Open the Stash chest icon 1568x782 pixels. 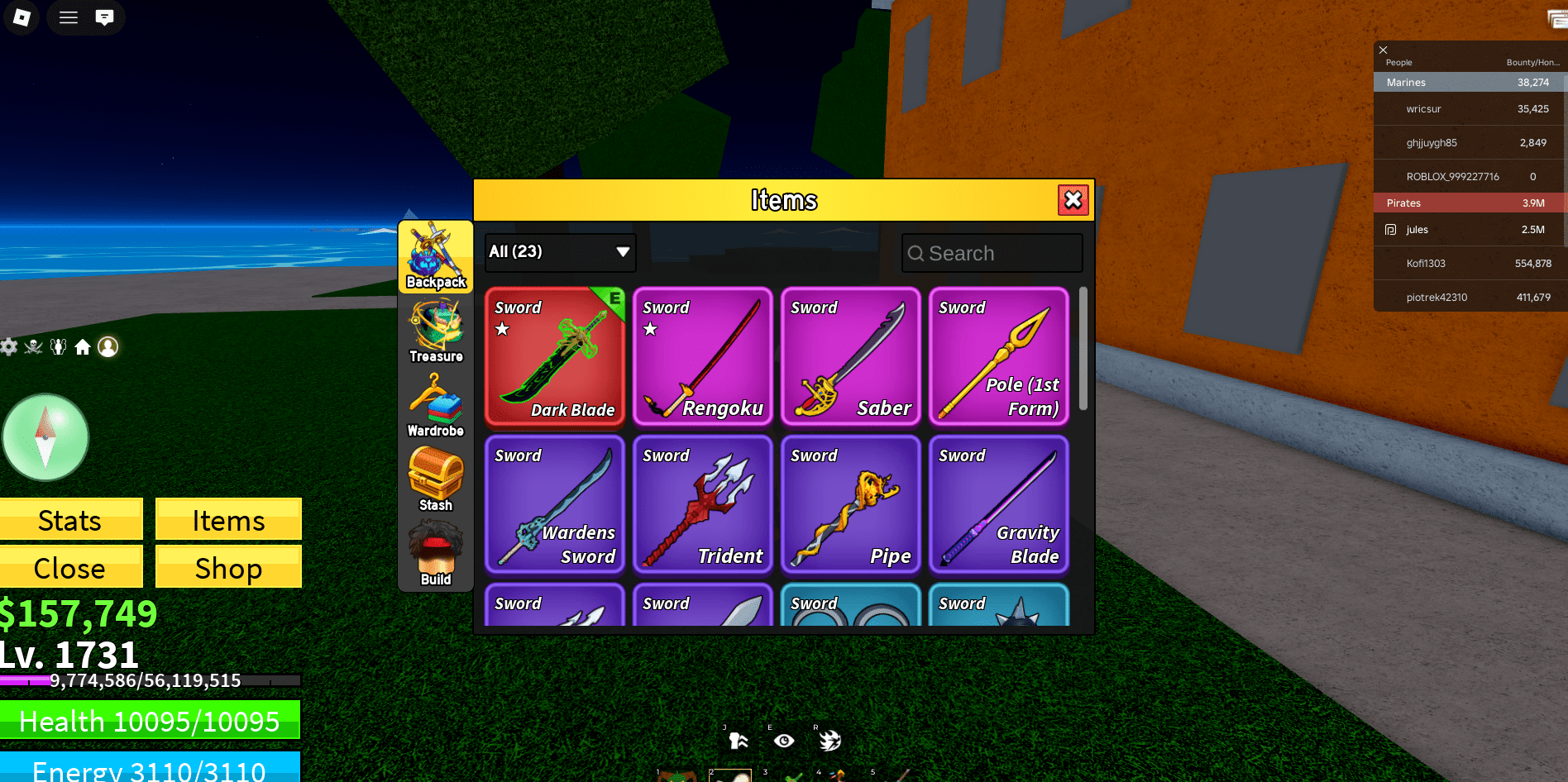[435, 478]
